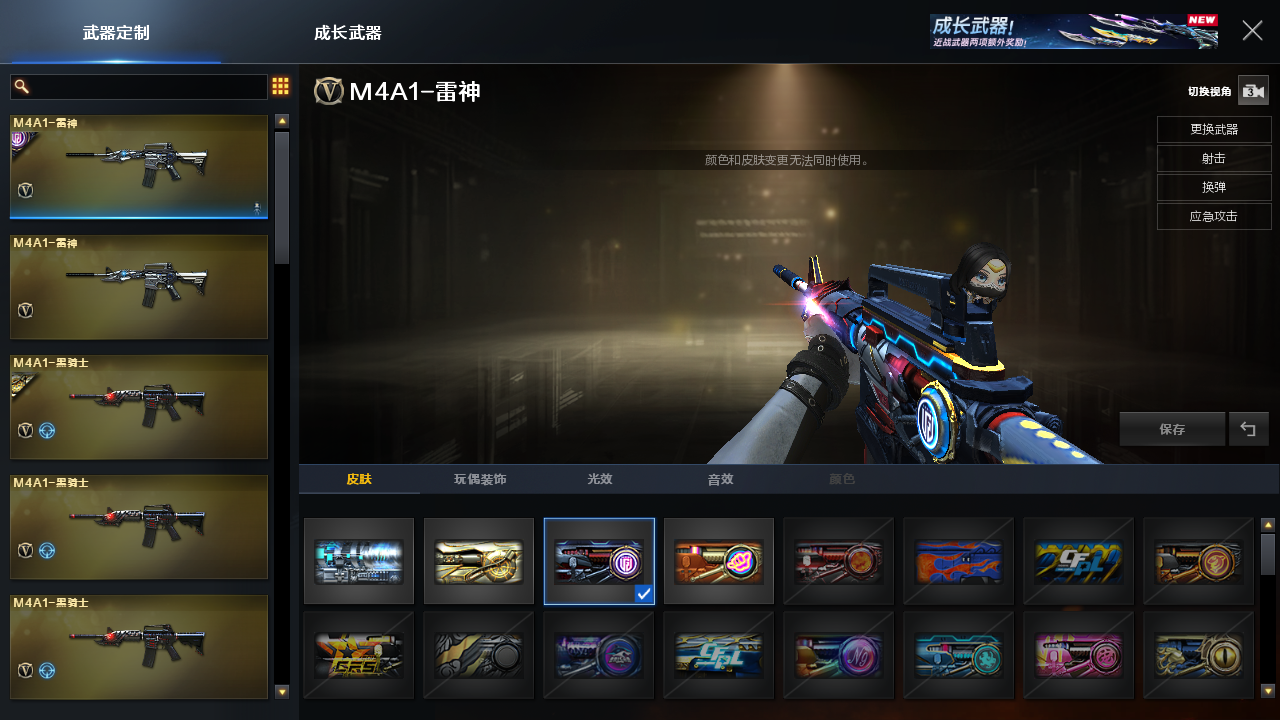This screenshot has width=1280, height=720.
Task: Open the 成长武器 tab
Action: pos(347,33)
